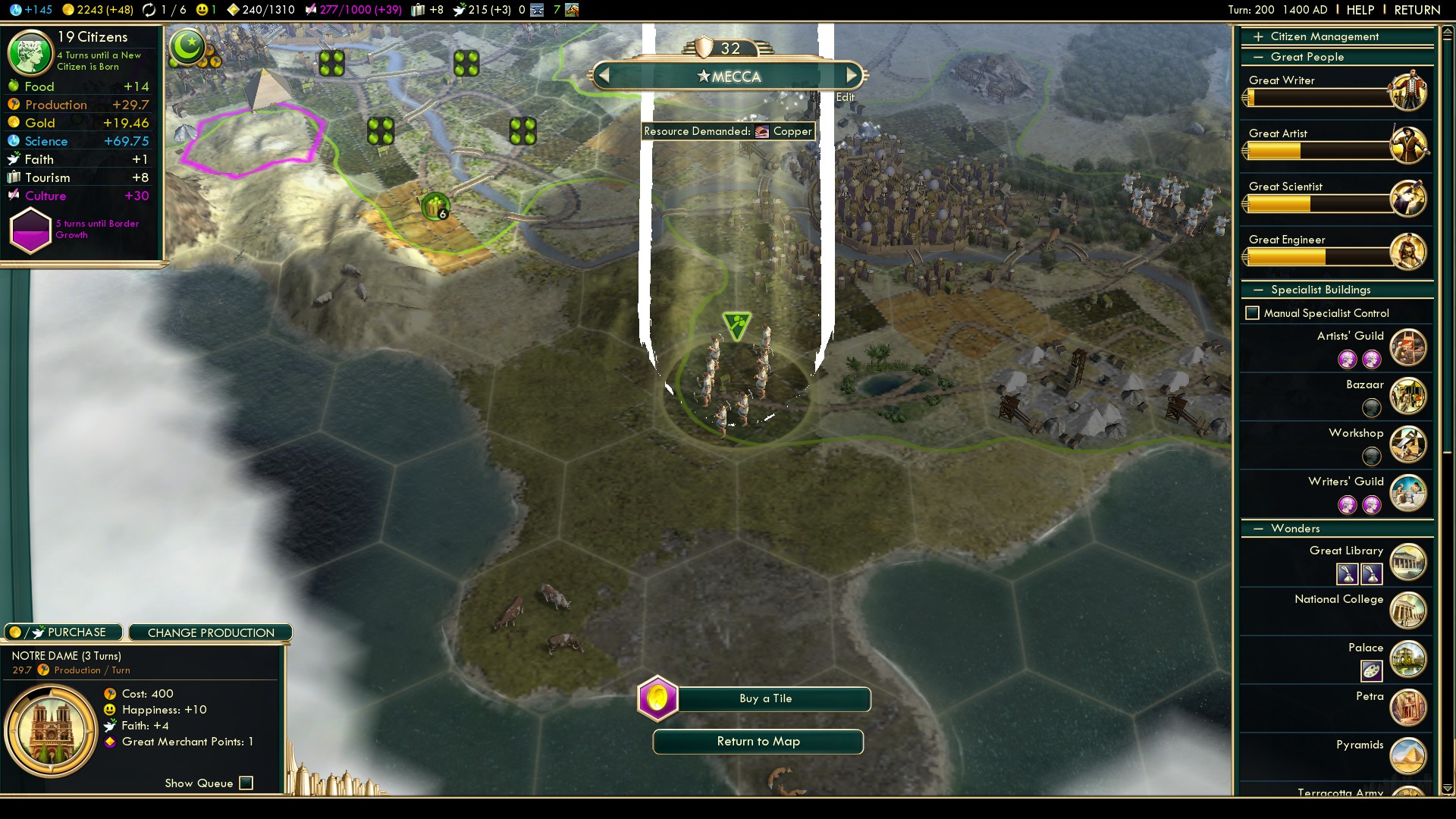The width and height of the screenshot is (1456, 819).
Task: Go to the next city arrow
Action: coord(852,76)
